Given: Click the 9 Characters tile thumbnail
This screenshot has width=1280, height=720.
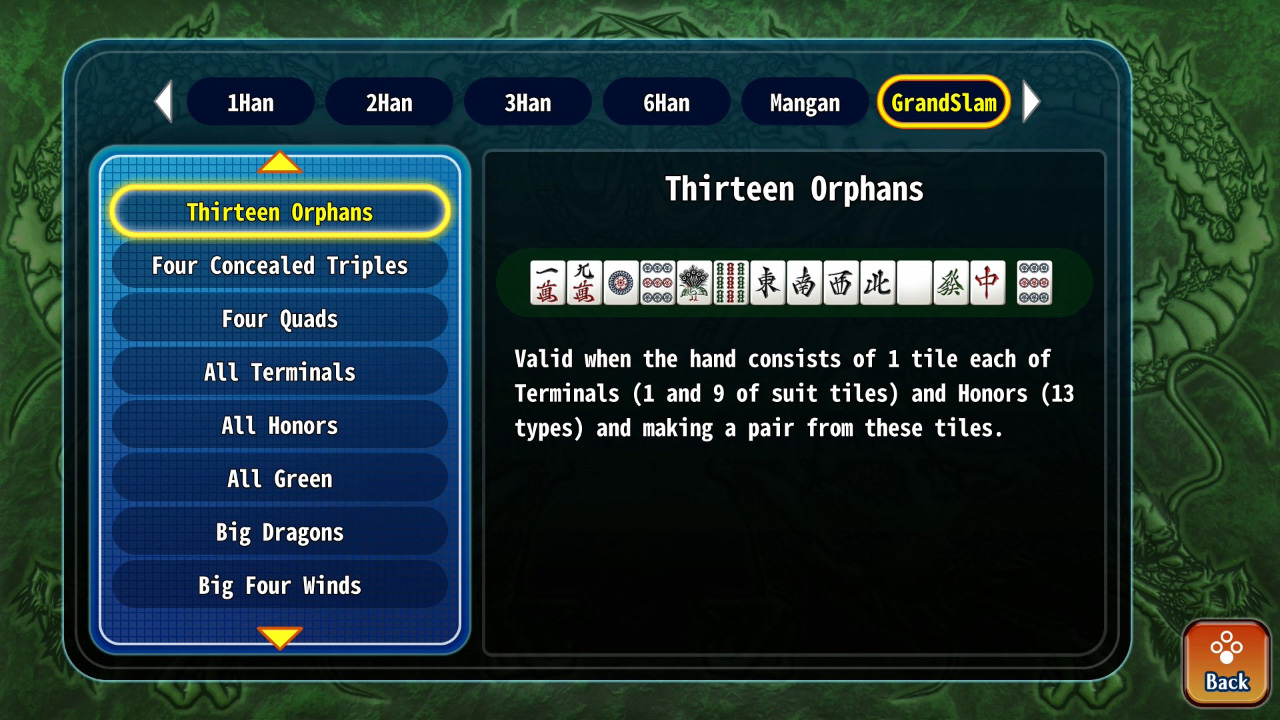Looking at the screenshot, I should pos(585,283).
